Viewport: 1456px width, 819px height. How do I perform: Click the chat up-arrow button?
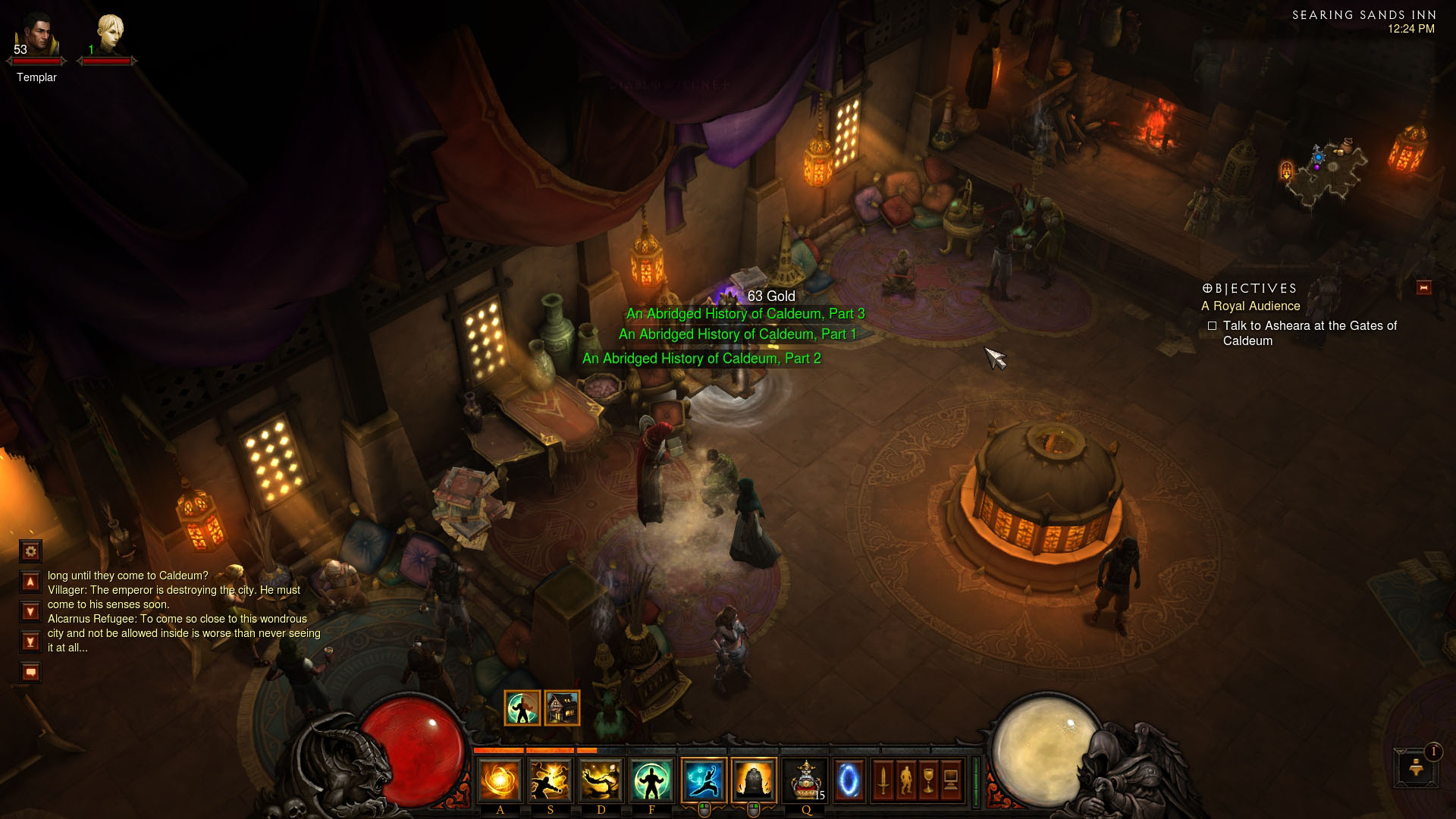pyautogui.click(x=30, y=582)
